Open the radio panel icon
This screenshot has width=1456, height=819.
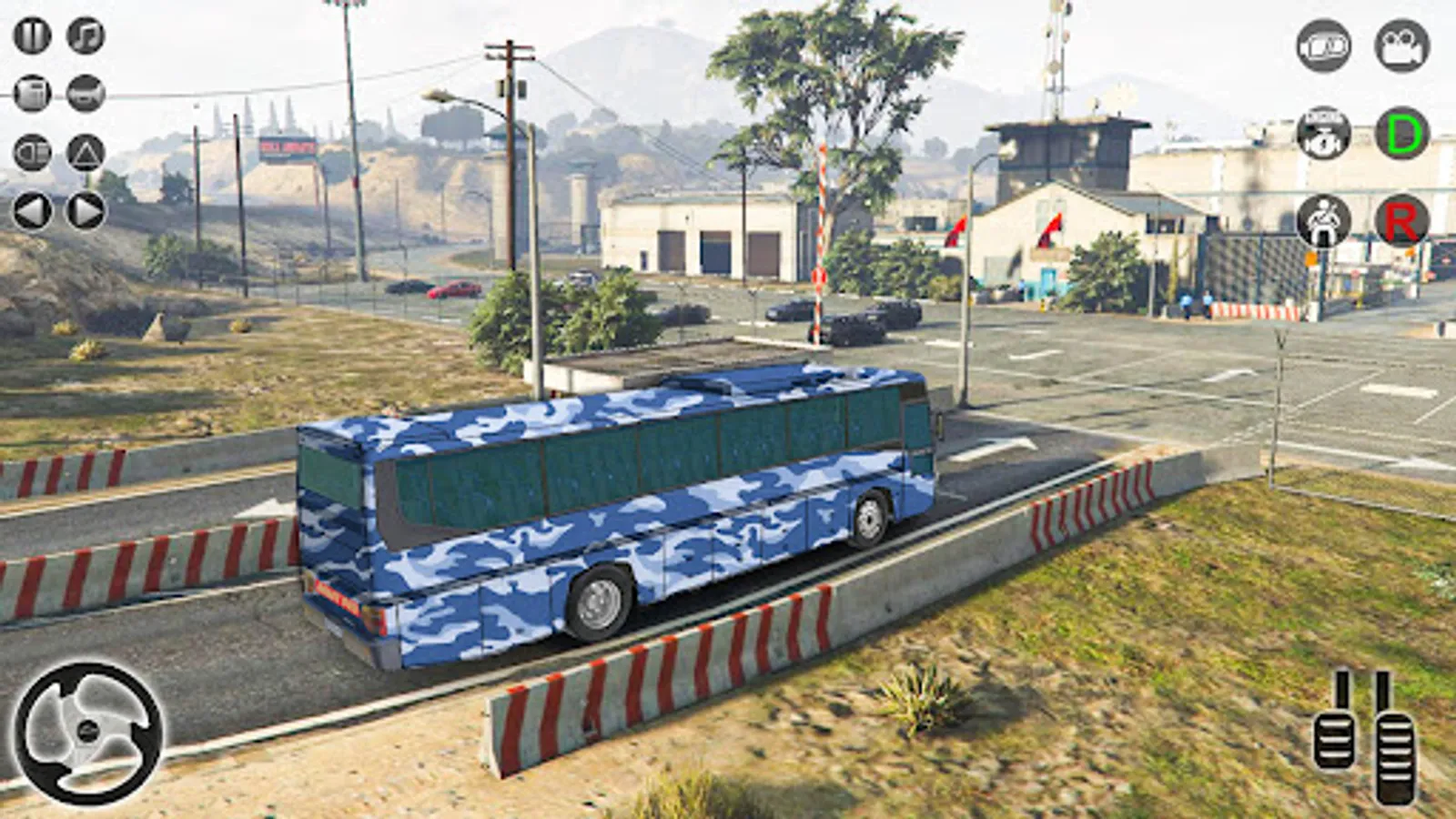32,94
